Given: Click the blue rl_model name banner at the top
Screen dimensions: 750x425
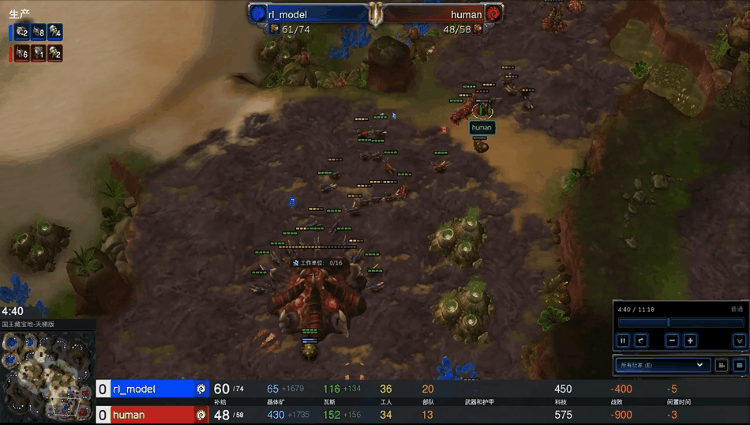Looking at the screenshot, I should 308,14.
